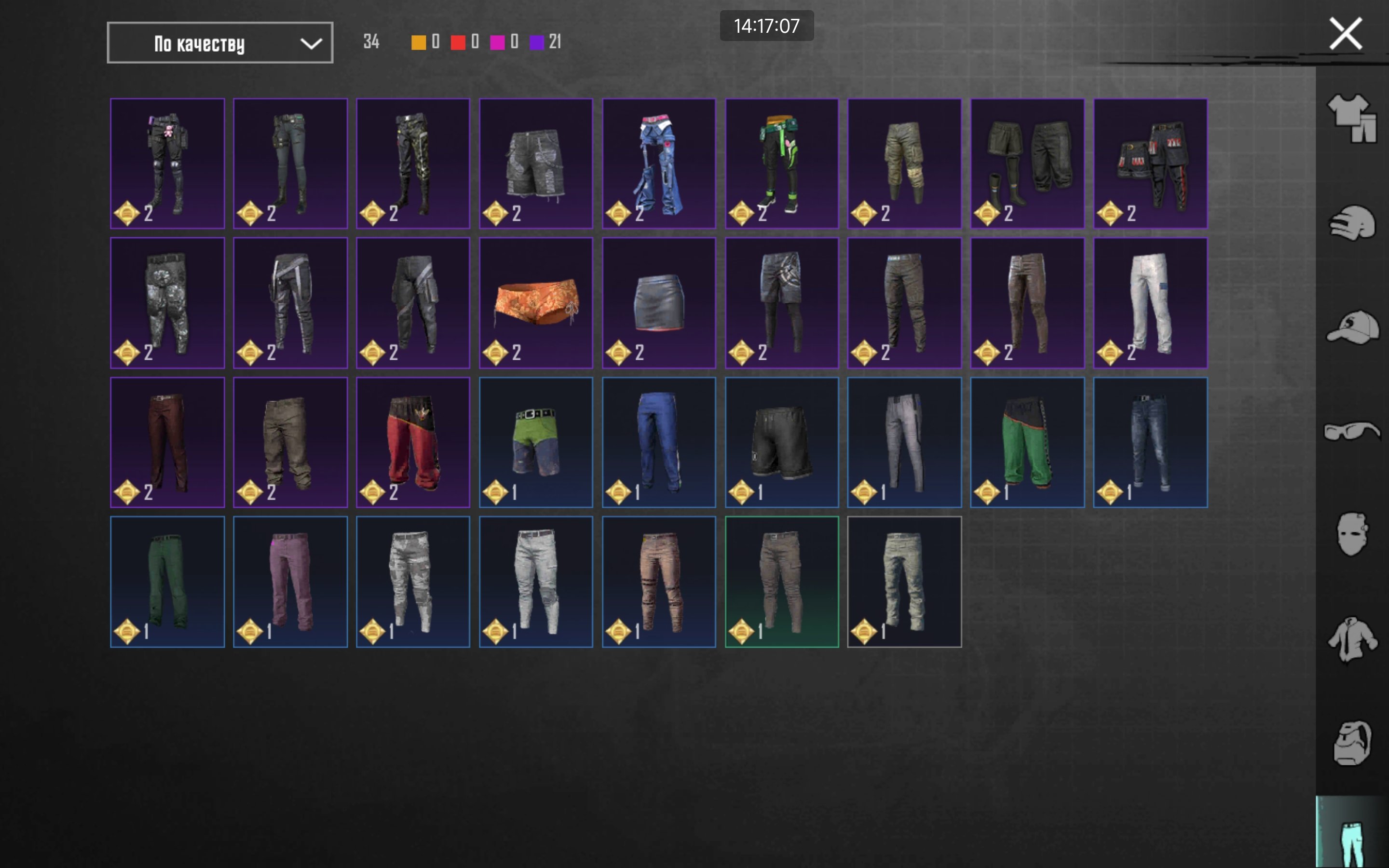Image resolution: width=1389 pixels, height=868 pixels.
Task: Choose the bright green track pants
Action: tap(1027, 442)
